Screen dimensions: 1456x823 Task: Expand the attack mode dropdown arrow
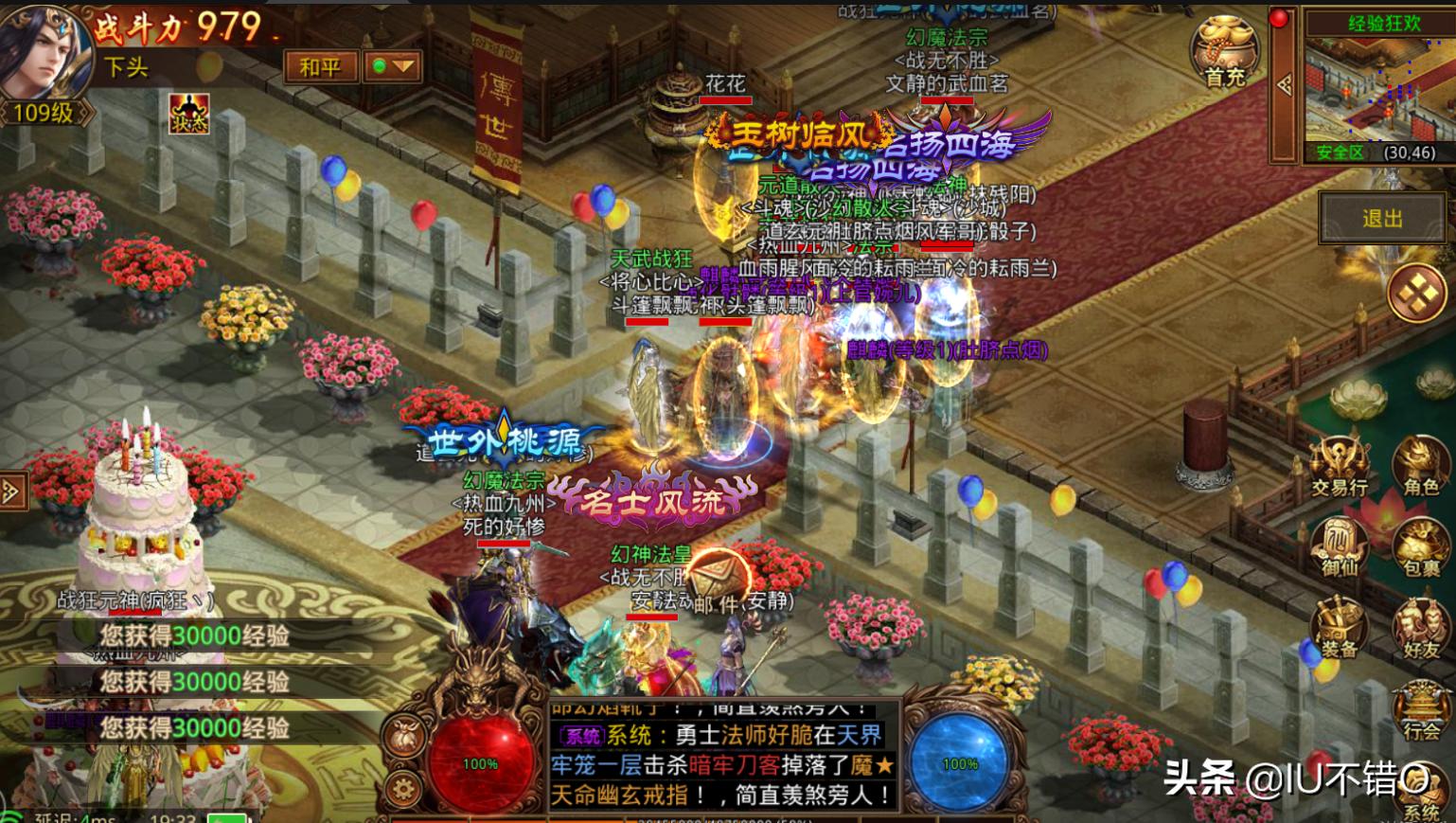coord(401,66)
